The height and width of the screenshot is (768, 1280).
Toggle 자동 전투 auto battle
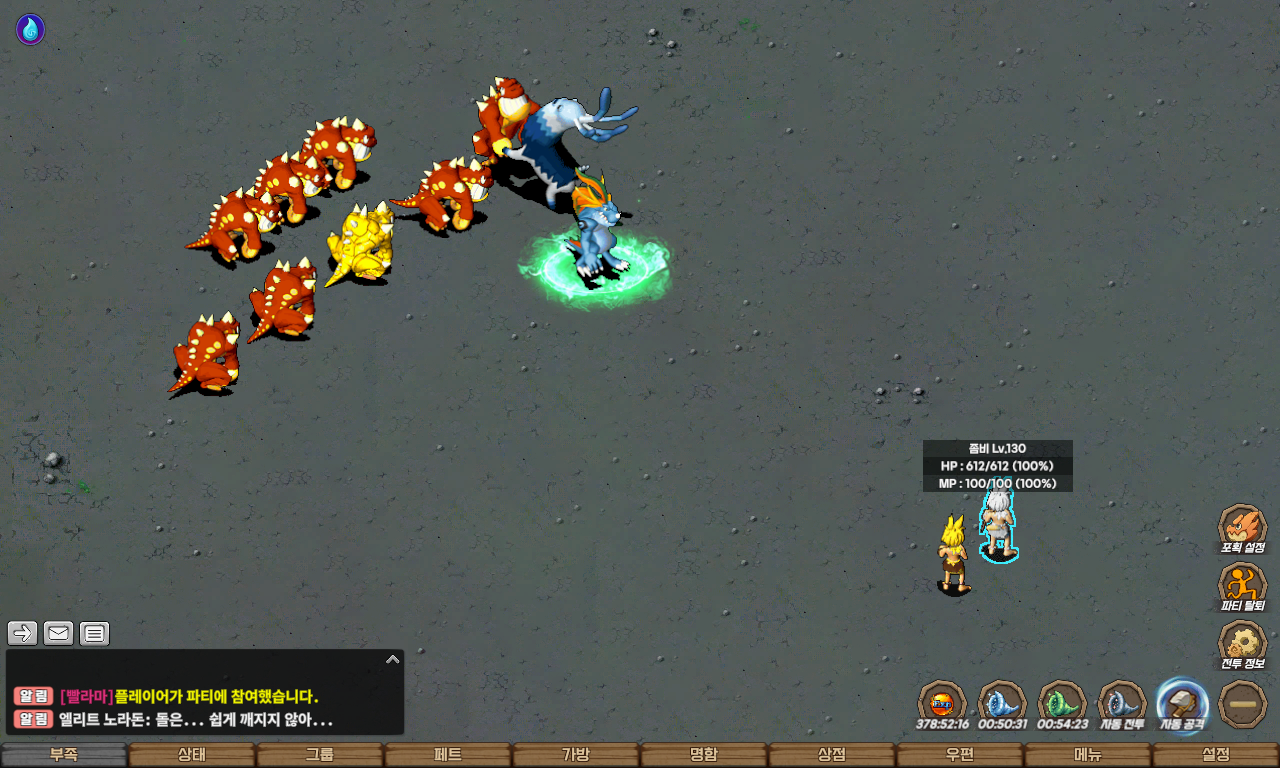coord(1122,702)
